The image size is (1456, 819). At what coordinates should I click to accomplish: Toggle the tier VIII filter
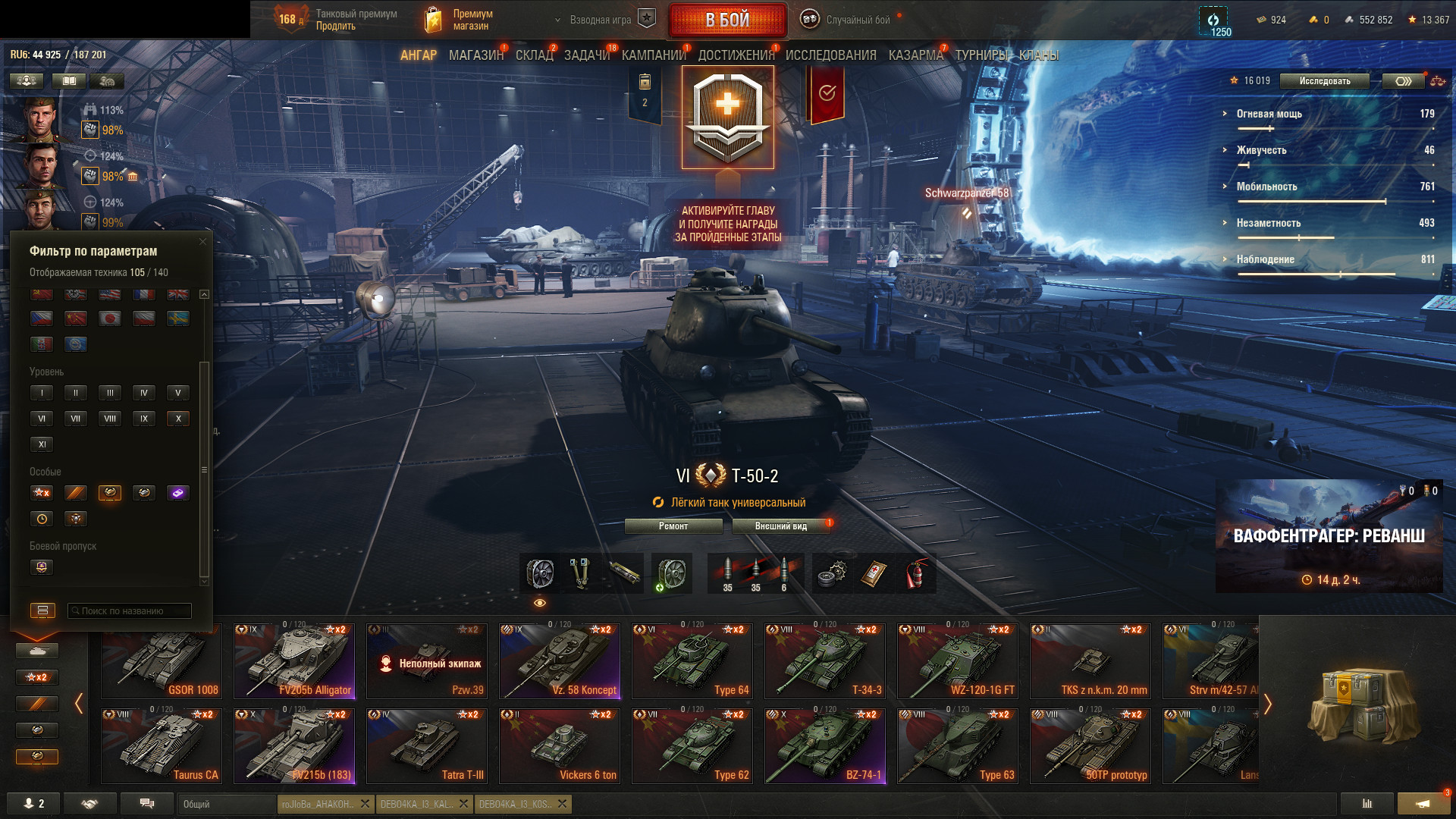[x=110, y=419]
